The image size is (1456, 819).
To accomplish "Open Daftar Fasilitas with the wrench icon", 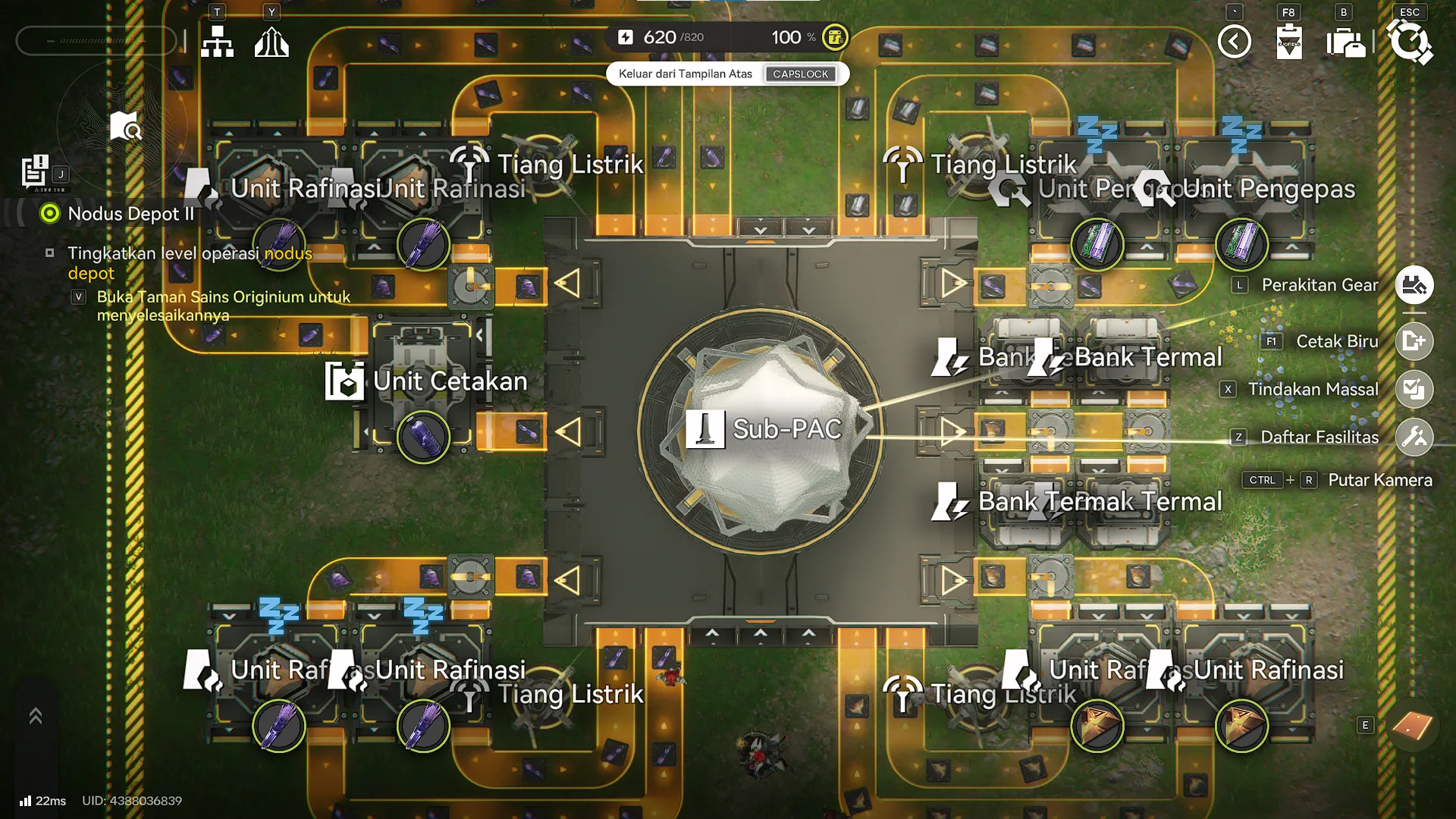I will 1415,436.
